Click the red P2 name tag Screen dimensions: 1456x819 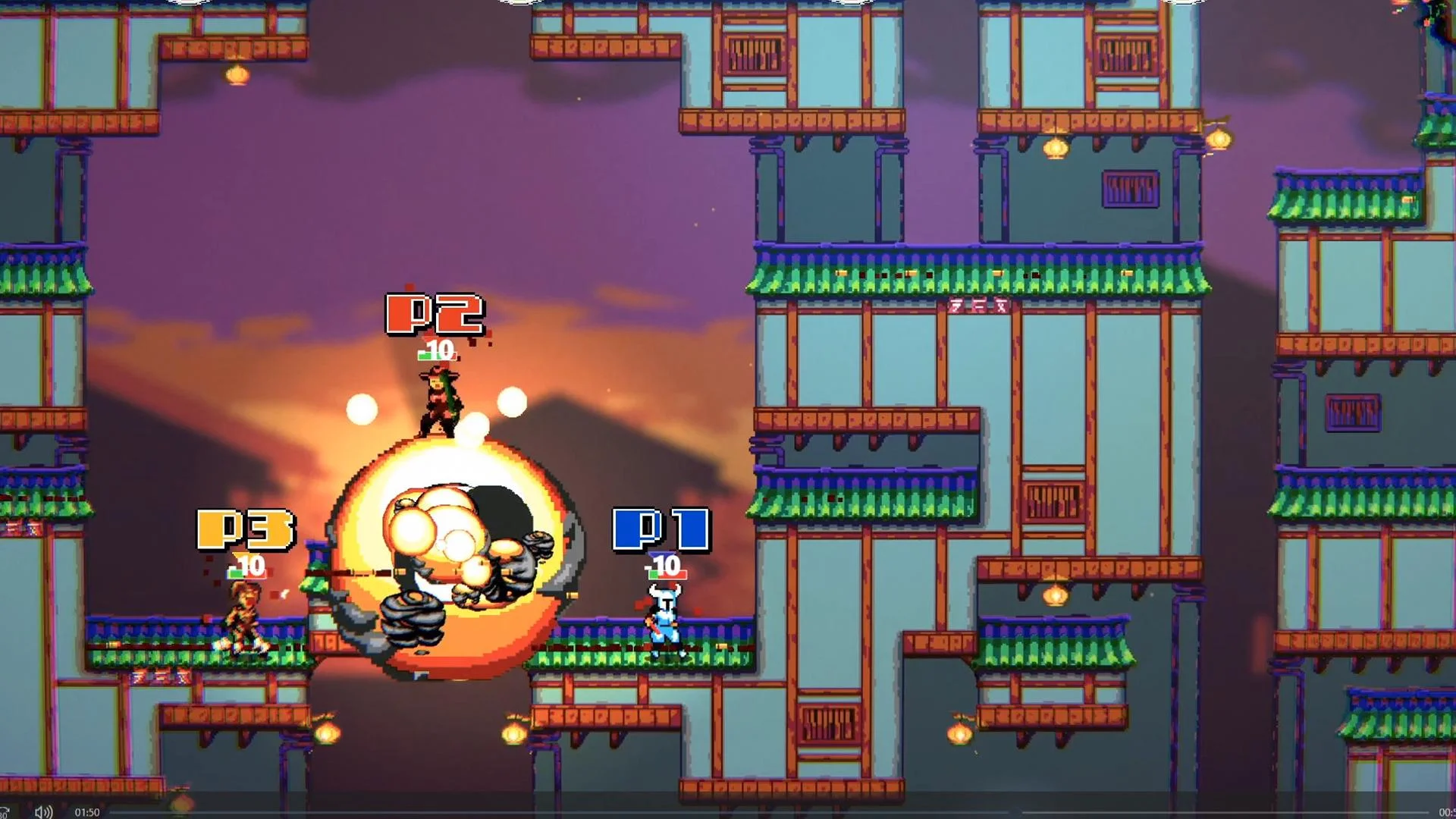tap(434, 313)
